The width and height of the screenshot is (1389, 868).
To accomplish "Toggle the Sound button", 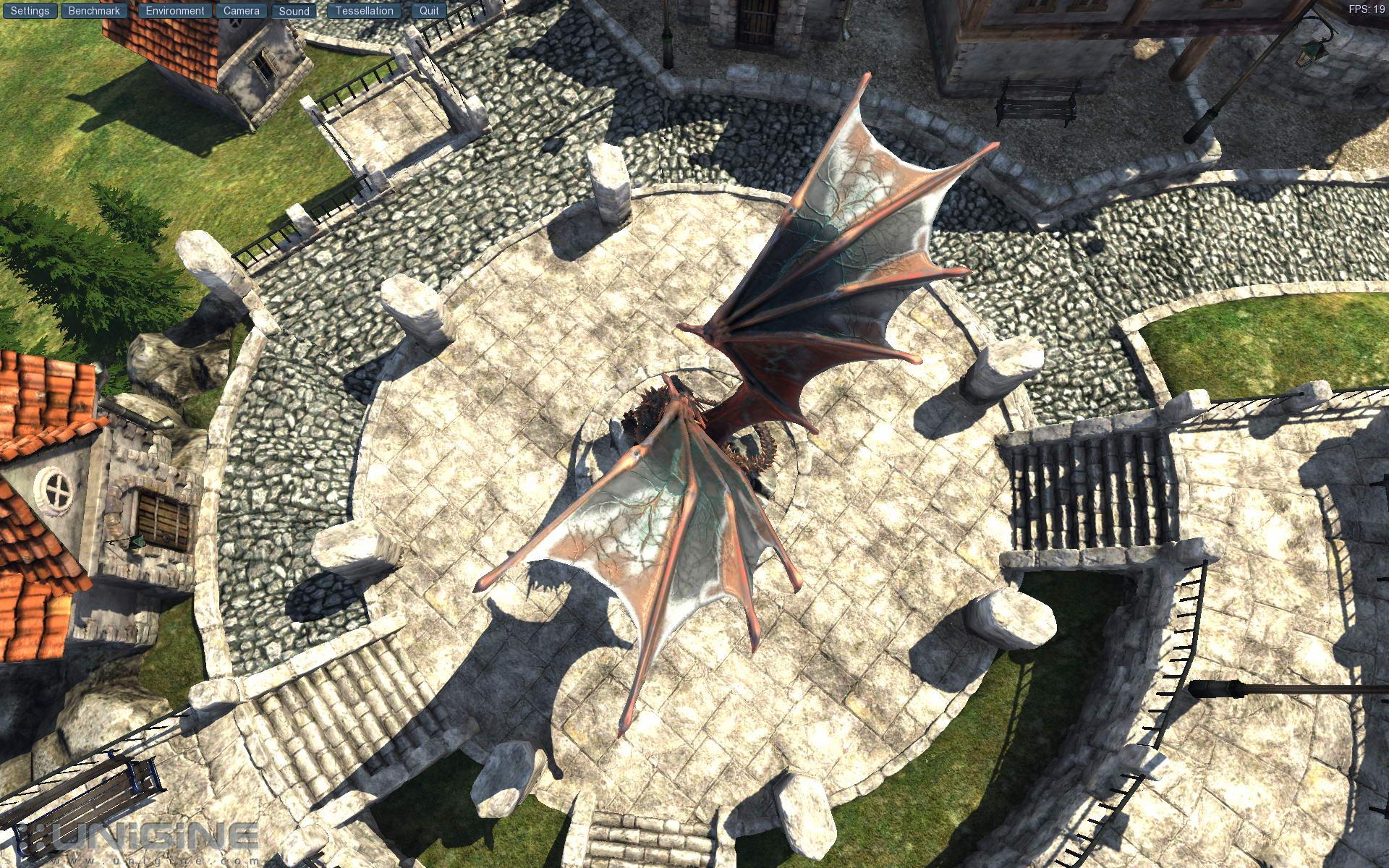I will [x=294, y=11].
